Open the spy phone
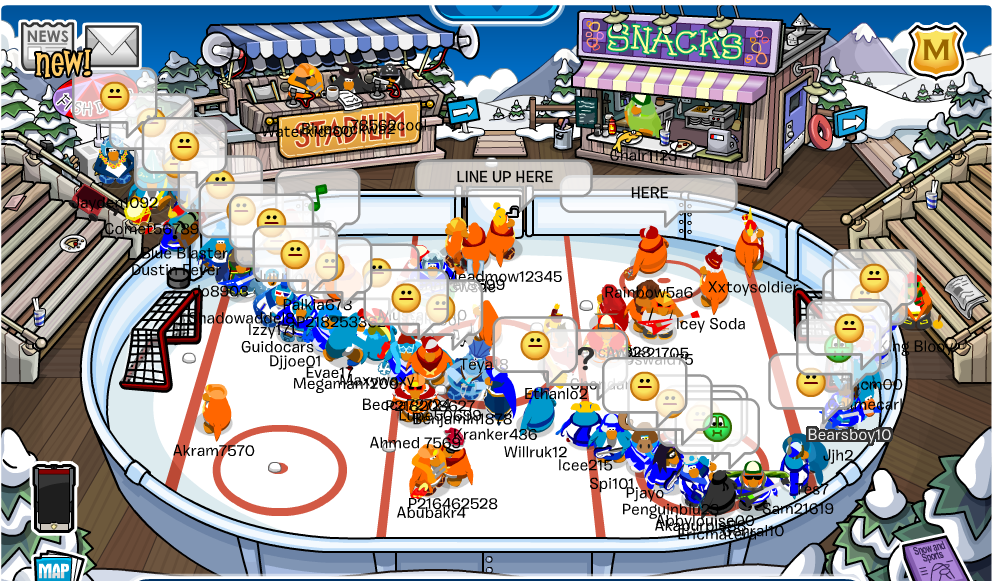The width and height of the screenshot is (998, 581). coord(54,497)
